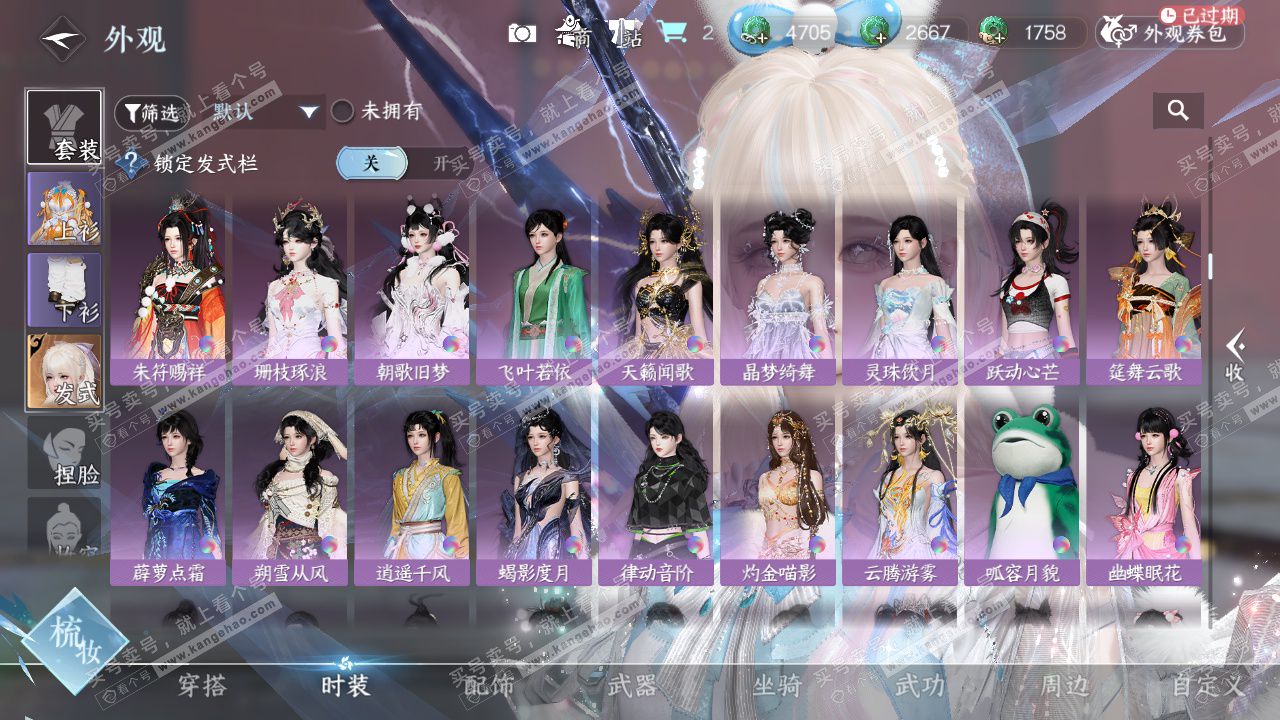Pick the 呱容月貌 frog costume
The height and width of the screenshot is (720, 1280).
point(1023,488)
